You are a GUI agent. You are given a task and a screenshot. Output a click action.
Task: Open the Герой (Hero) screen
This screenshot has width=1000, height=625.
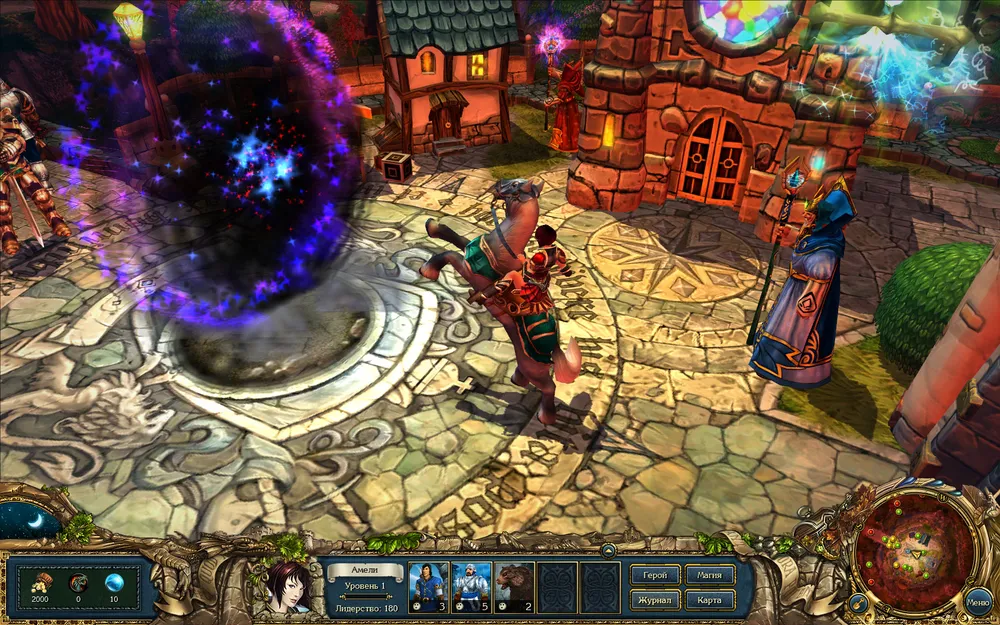(655, 575)
